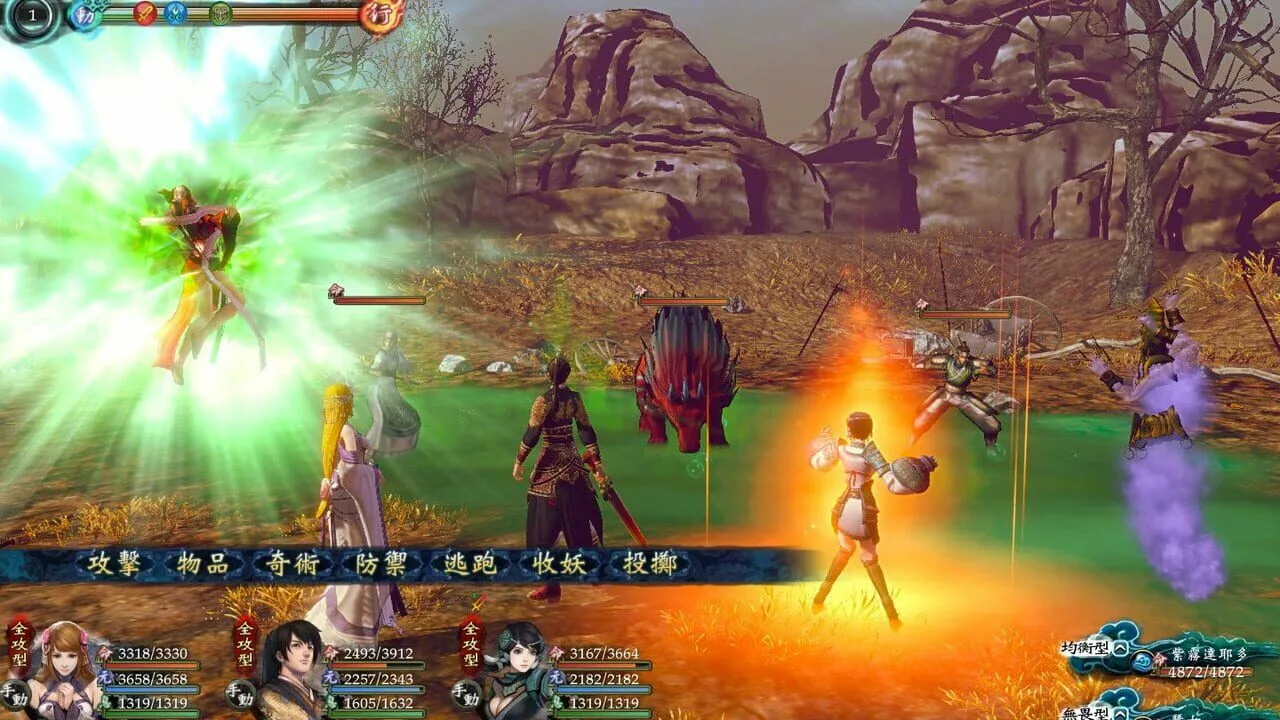Toggle 手動 mode for the black-haired man
The height and width of the screenshot is (720, 1280).
[x=240, y=692]
